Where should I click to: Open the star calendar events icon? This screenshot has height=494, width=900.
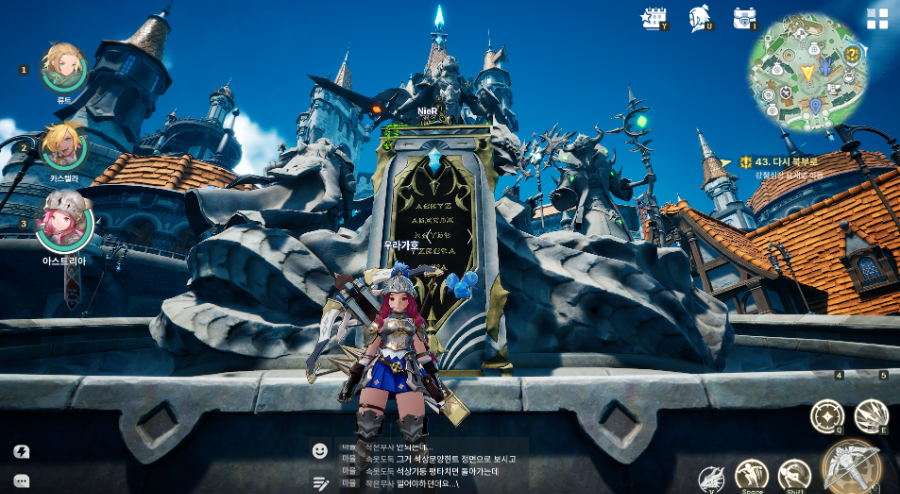(654, 18)
